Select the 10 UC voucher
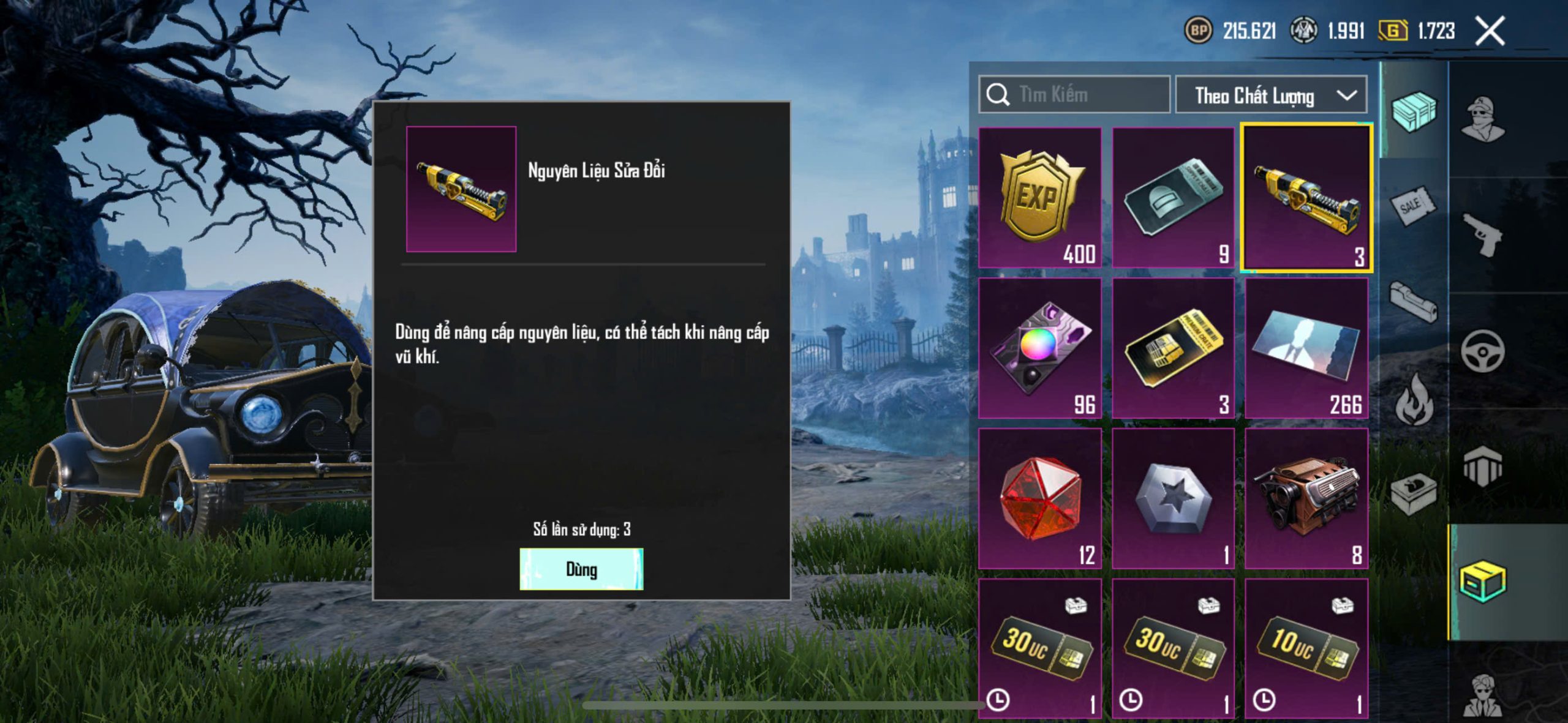The image size is (1568, 723). coord(1306,649)
